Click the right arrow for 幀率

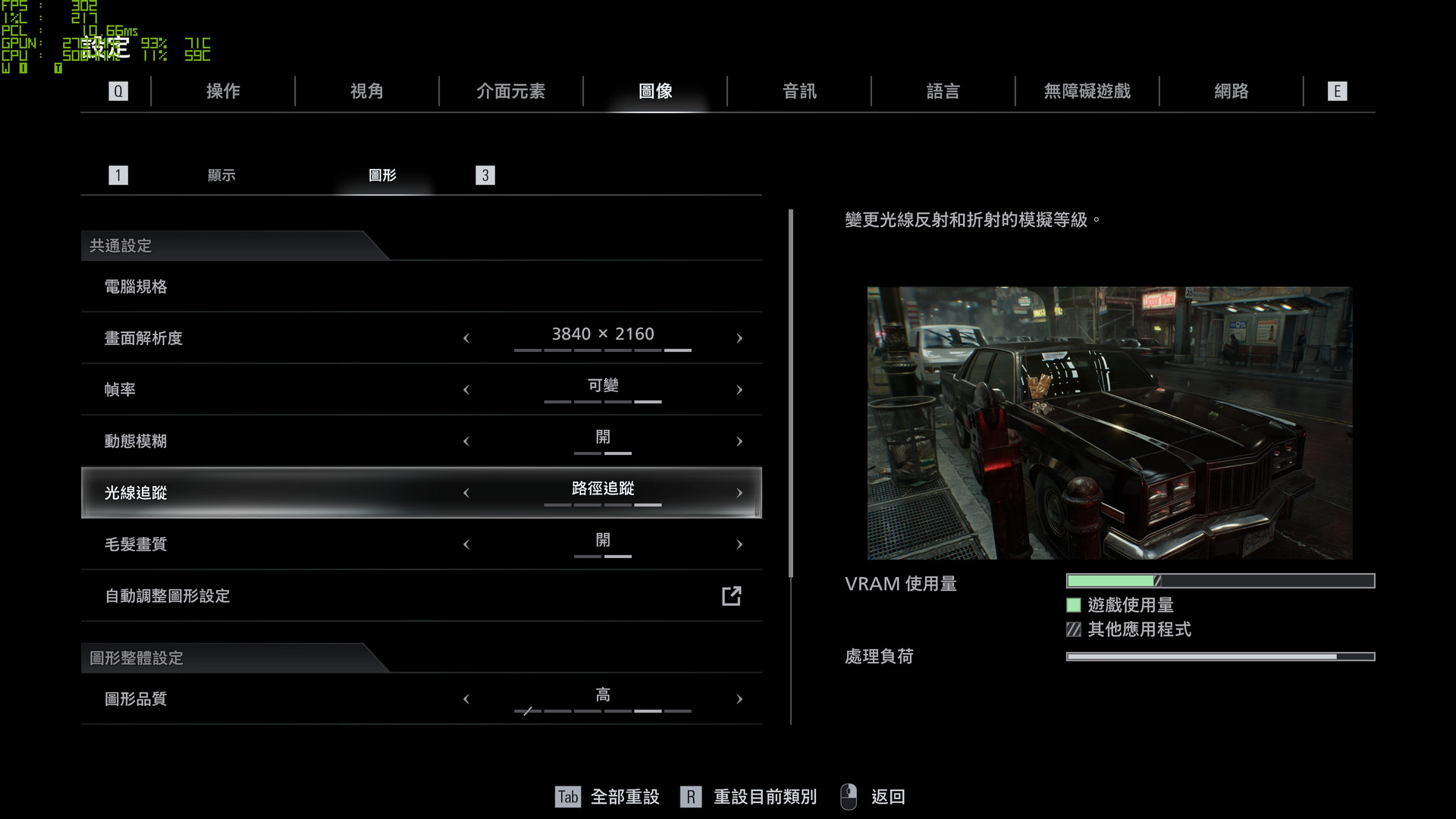tap(739, 390)
